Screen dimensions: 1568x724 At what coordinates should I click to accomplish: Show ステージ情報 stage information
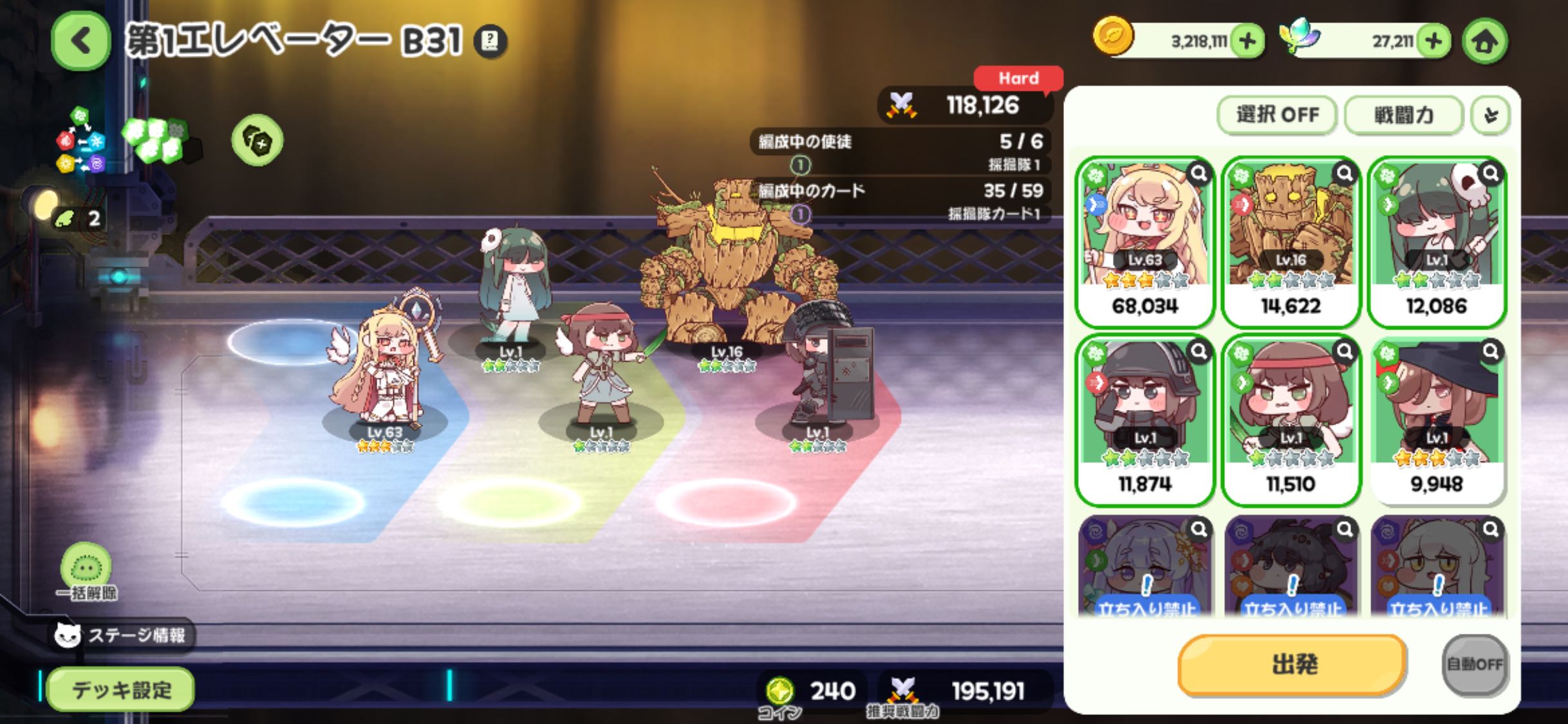[x=122, y=635]
